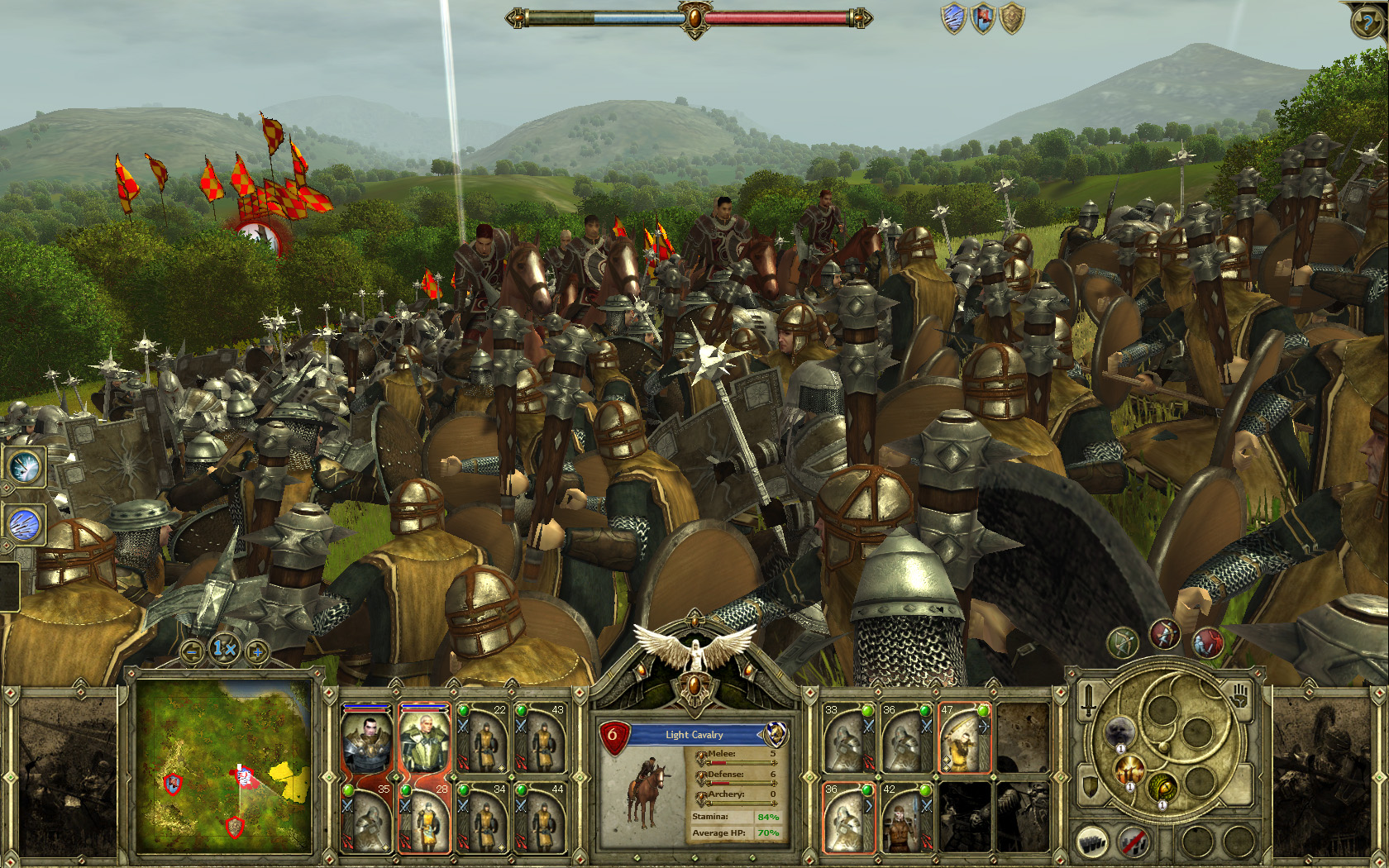
Task: Select the white-haired hero in green armor
Action: tap(425, 740)
